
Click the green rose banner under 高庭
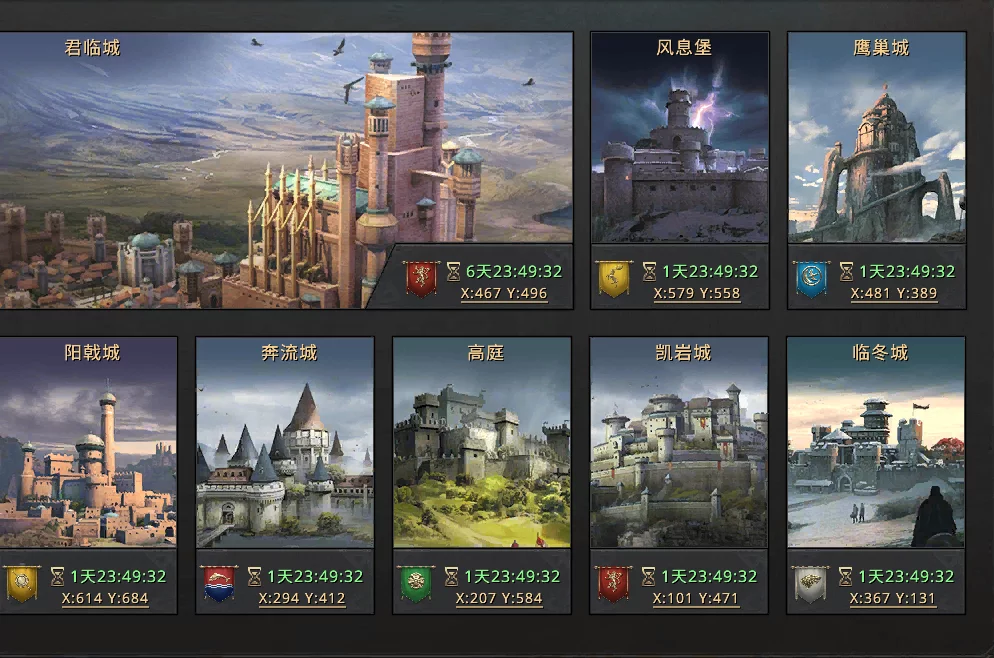pos(416,583)
